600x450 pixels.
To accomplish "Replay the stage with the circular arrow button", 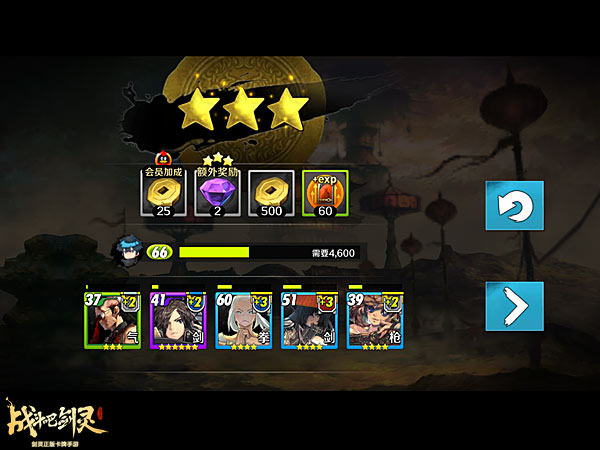I will pyautogui.click(x=514, y=206).
